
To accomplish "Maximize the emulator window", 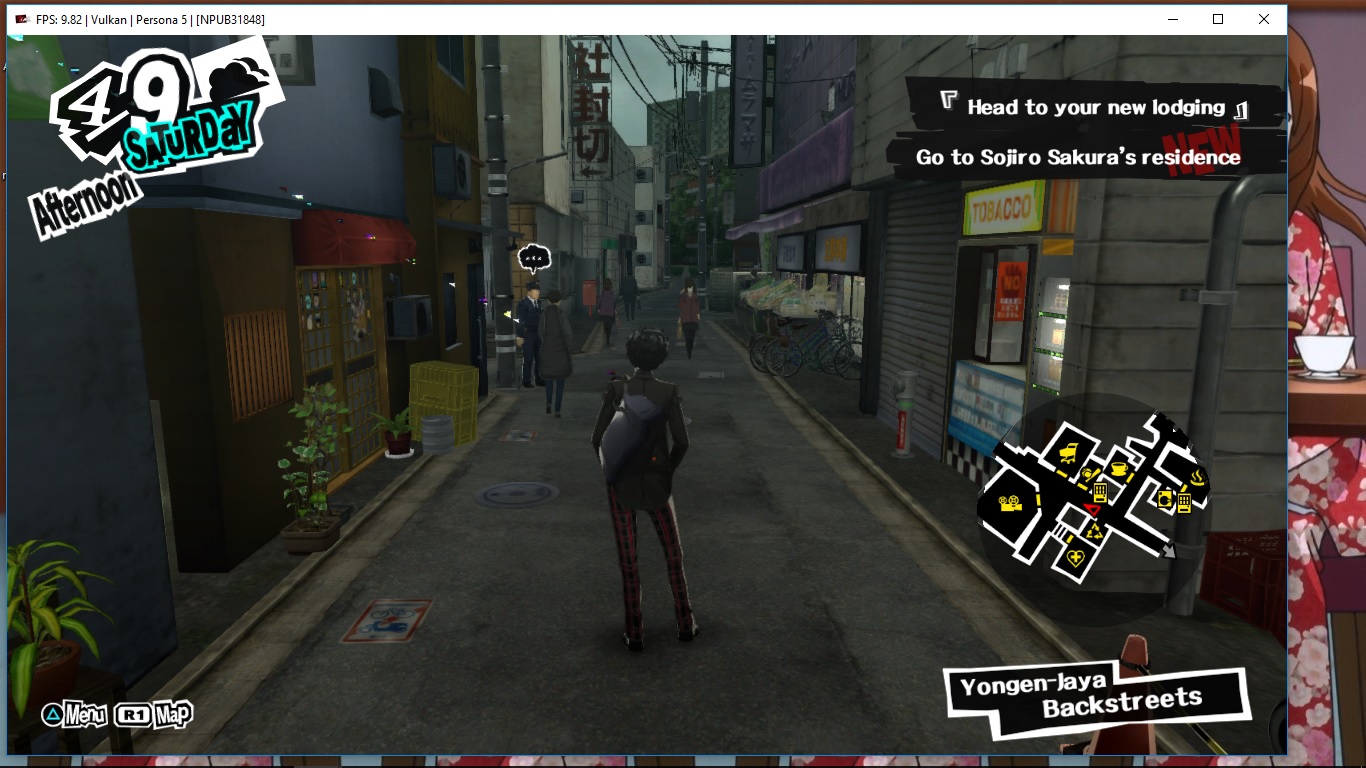I will pyautogui.click(x=1218, y=19).
